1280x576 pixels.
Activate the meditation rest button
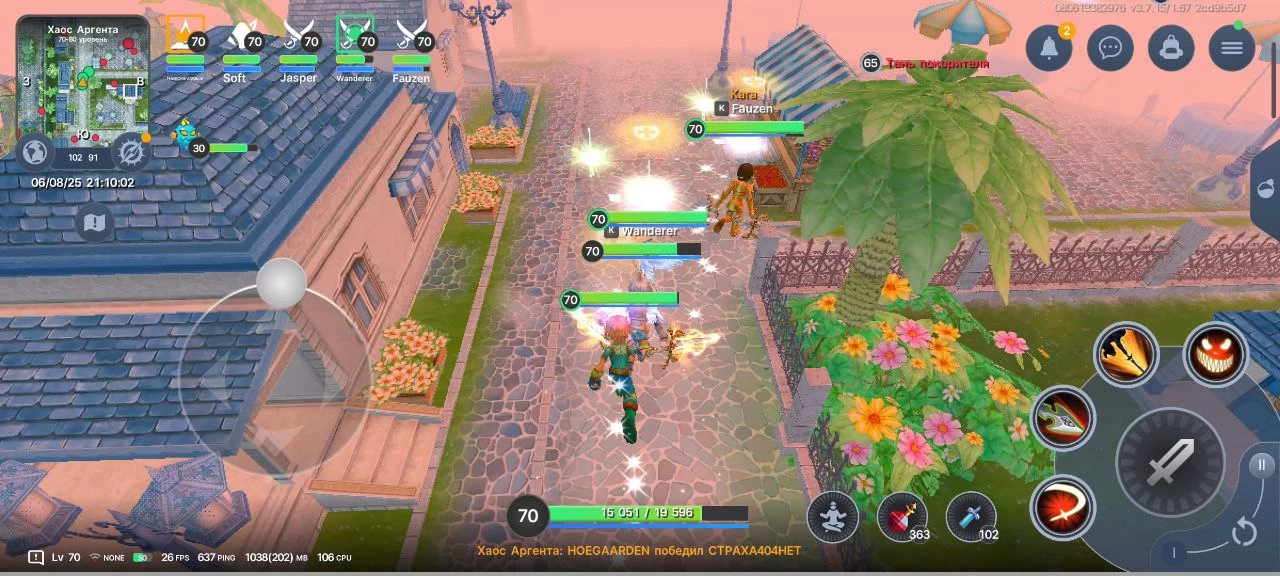click(x=832, y=516)
